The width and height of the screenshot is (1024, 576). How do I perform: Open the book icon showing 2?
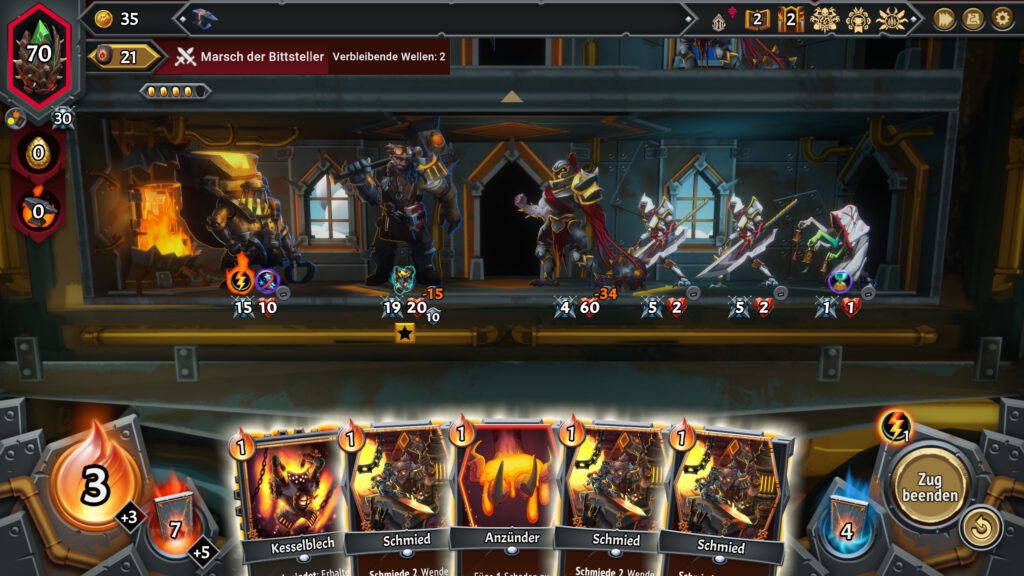[x=757, y=19]
